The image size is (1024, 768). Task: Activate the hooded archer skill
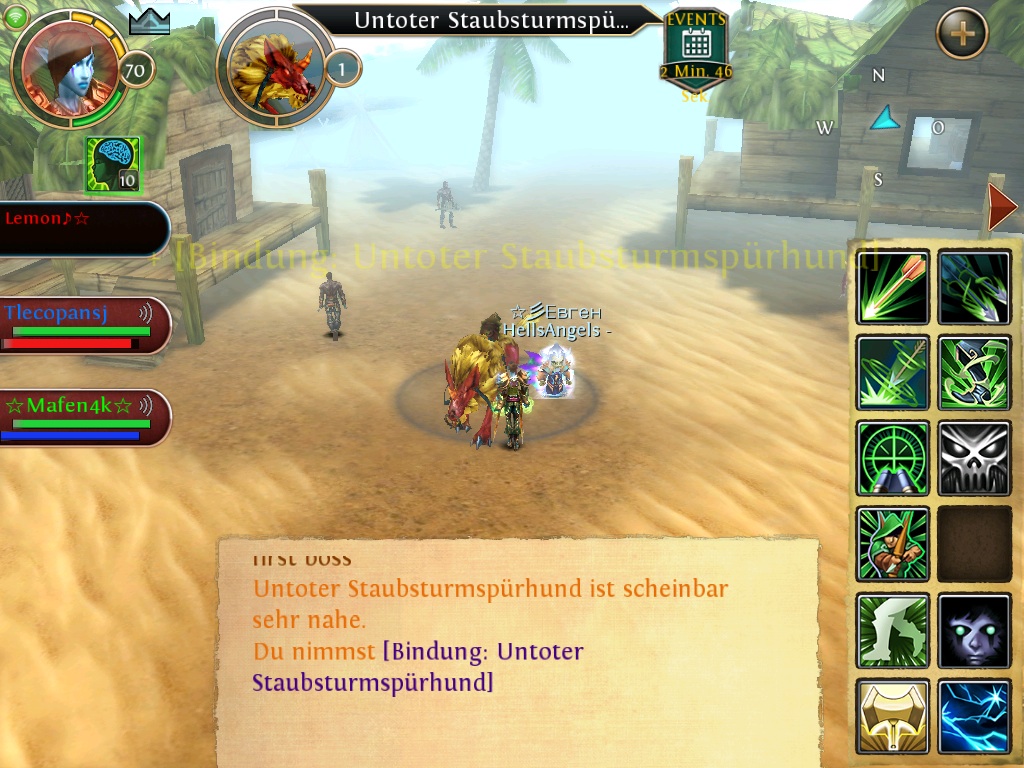(893, 544)
